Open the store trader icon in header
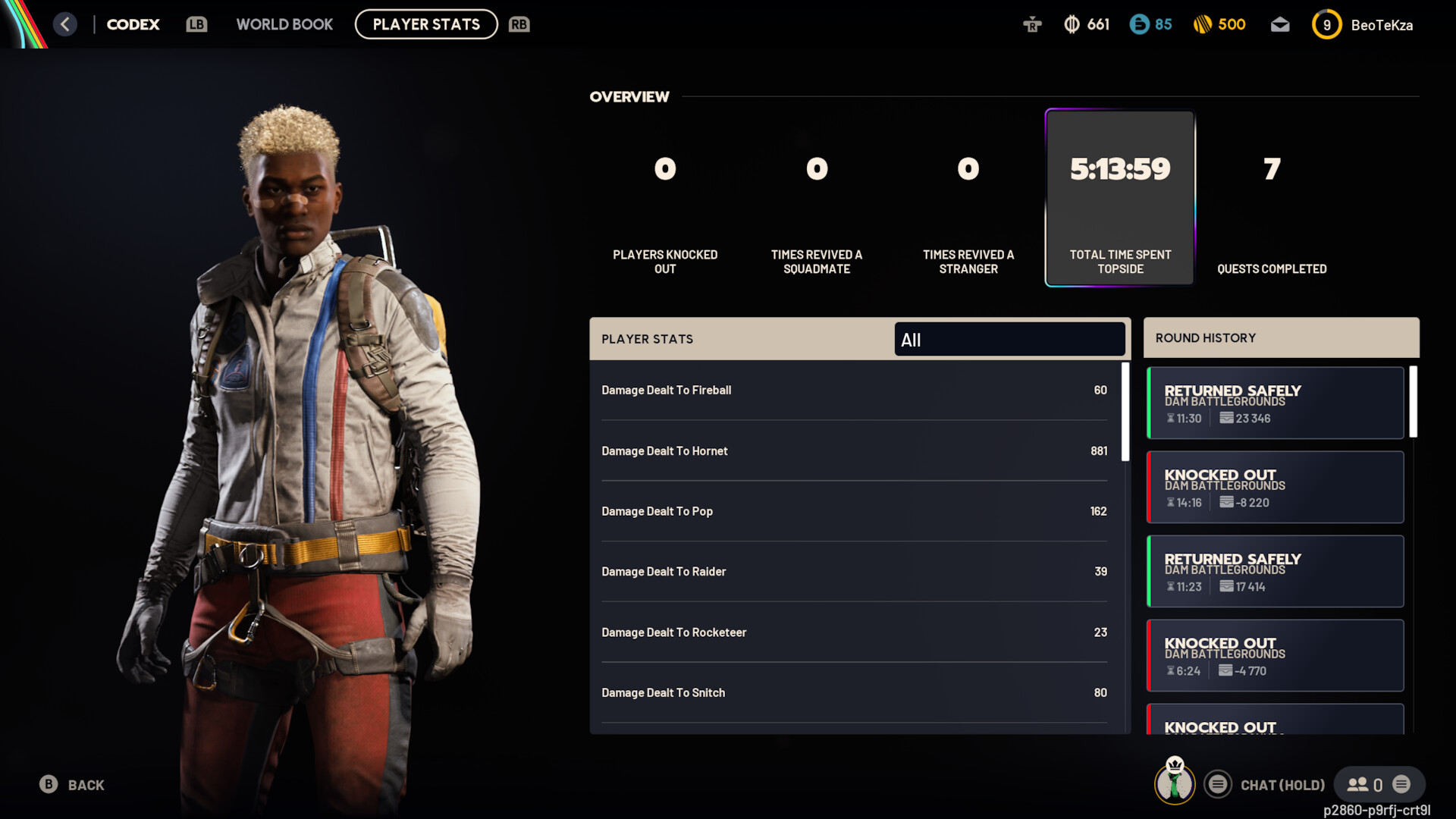Screen dimensions: 1456x819 [1032, 25]
